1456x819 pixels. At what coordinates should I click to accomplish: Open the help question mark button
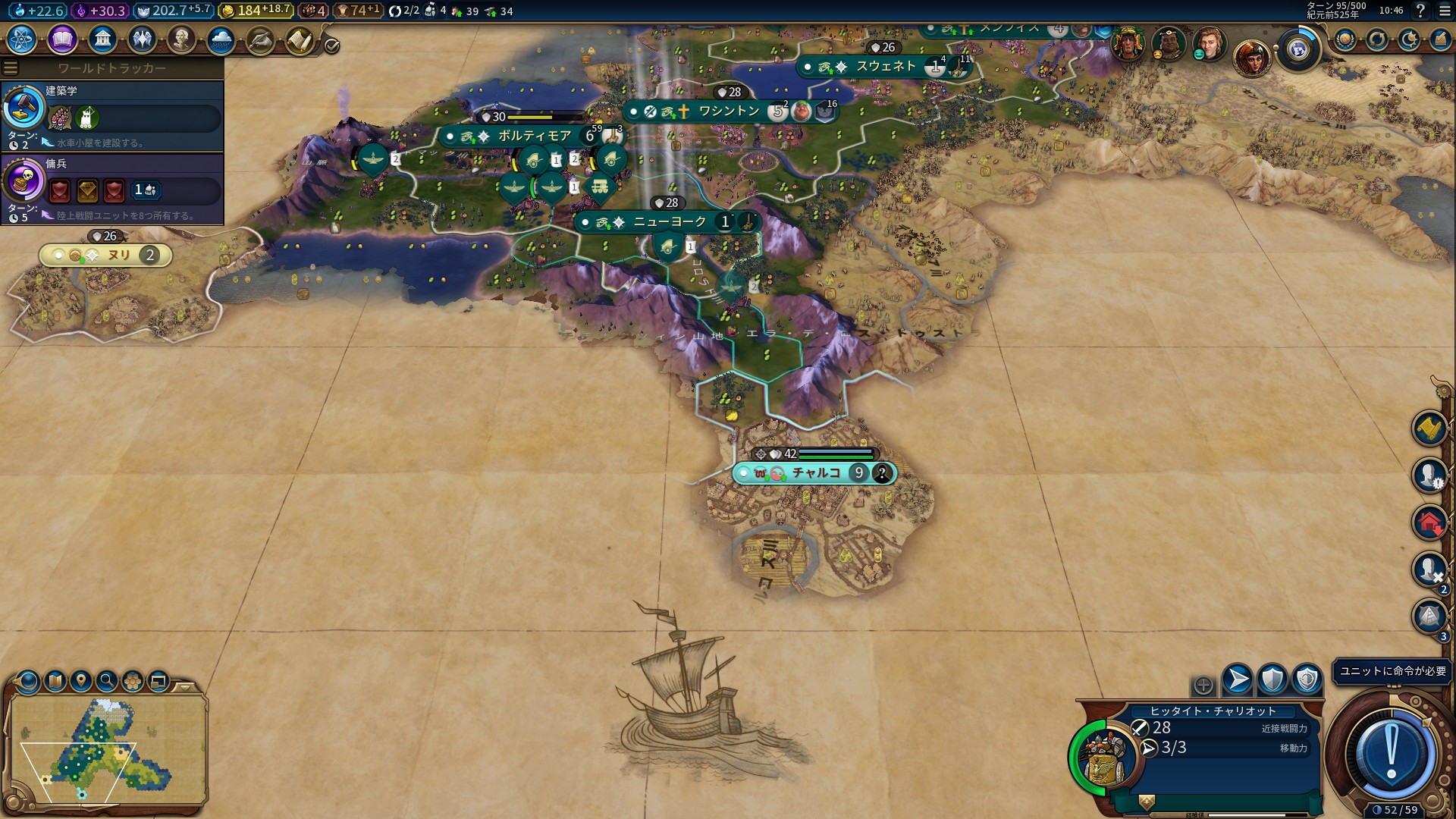[x=1420, y=11]
